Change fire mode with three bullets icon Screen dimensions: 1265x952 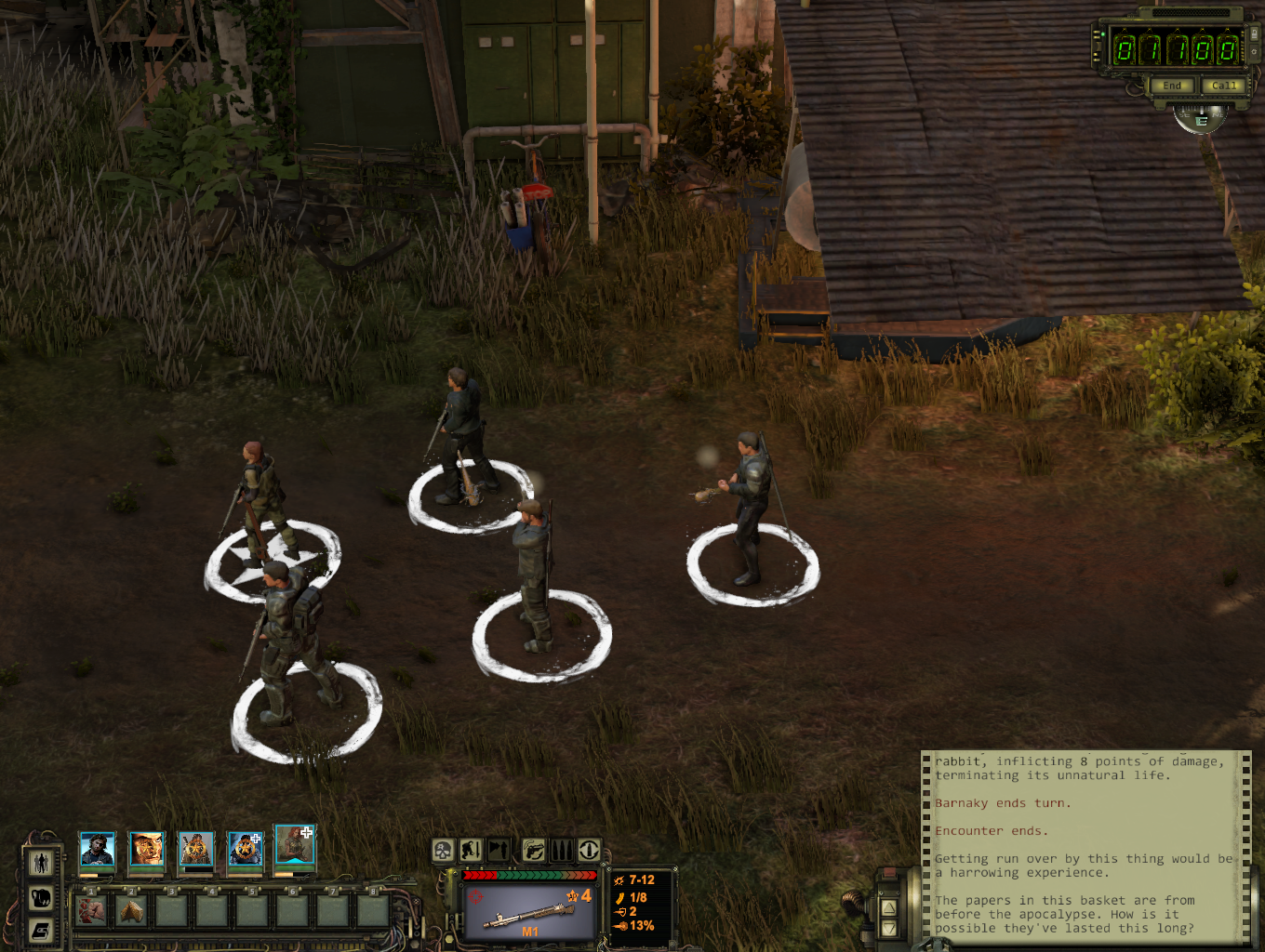coord(561,850)
